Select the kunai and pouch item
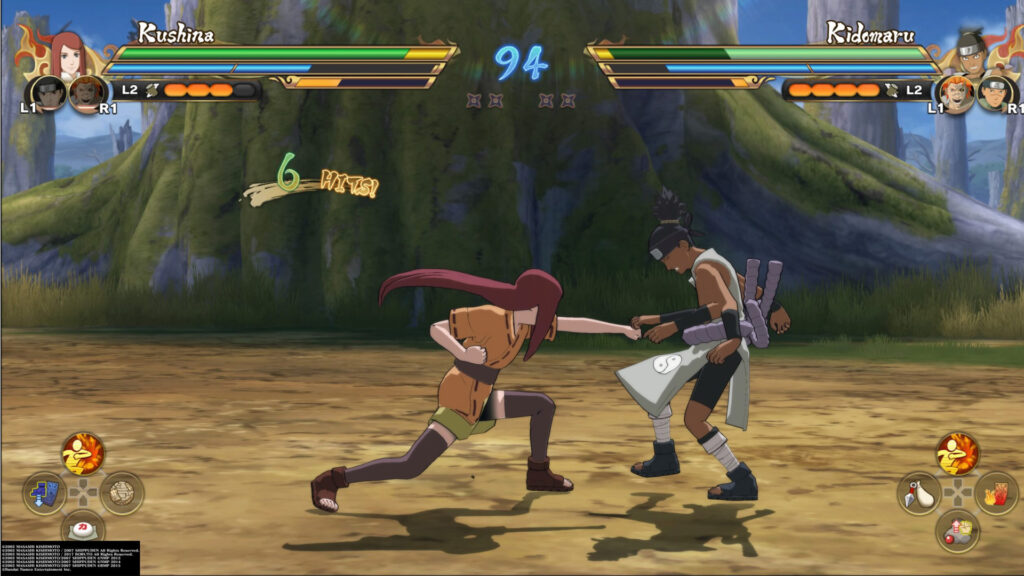This screenshot has height=576, width=1024. 919,493
